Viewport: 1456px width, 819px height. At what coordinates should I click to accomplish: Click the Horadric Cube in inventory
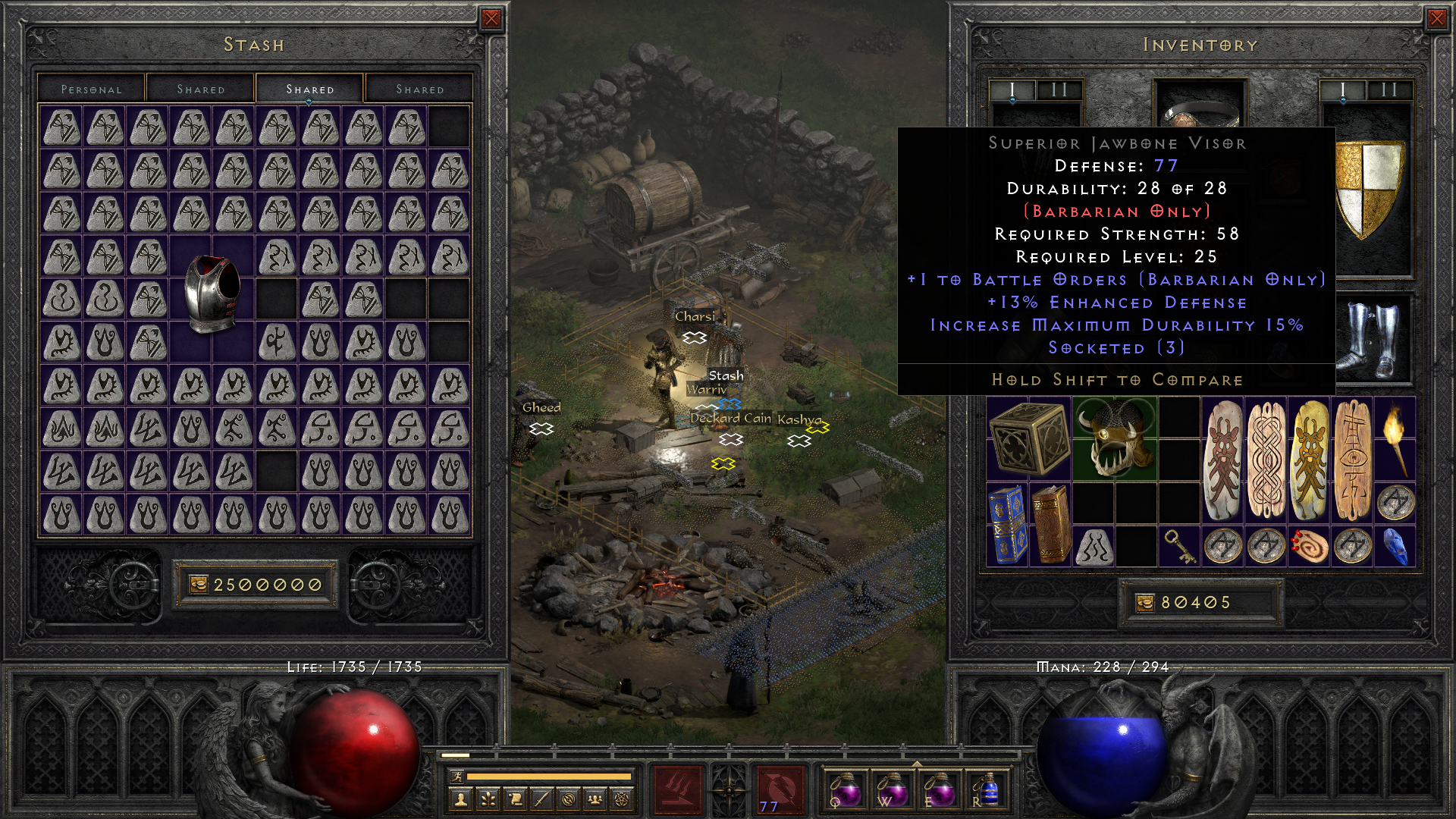(1029, 436)
